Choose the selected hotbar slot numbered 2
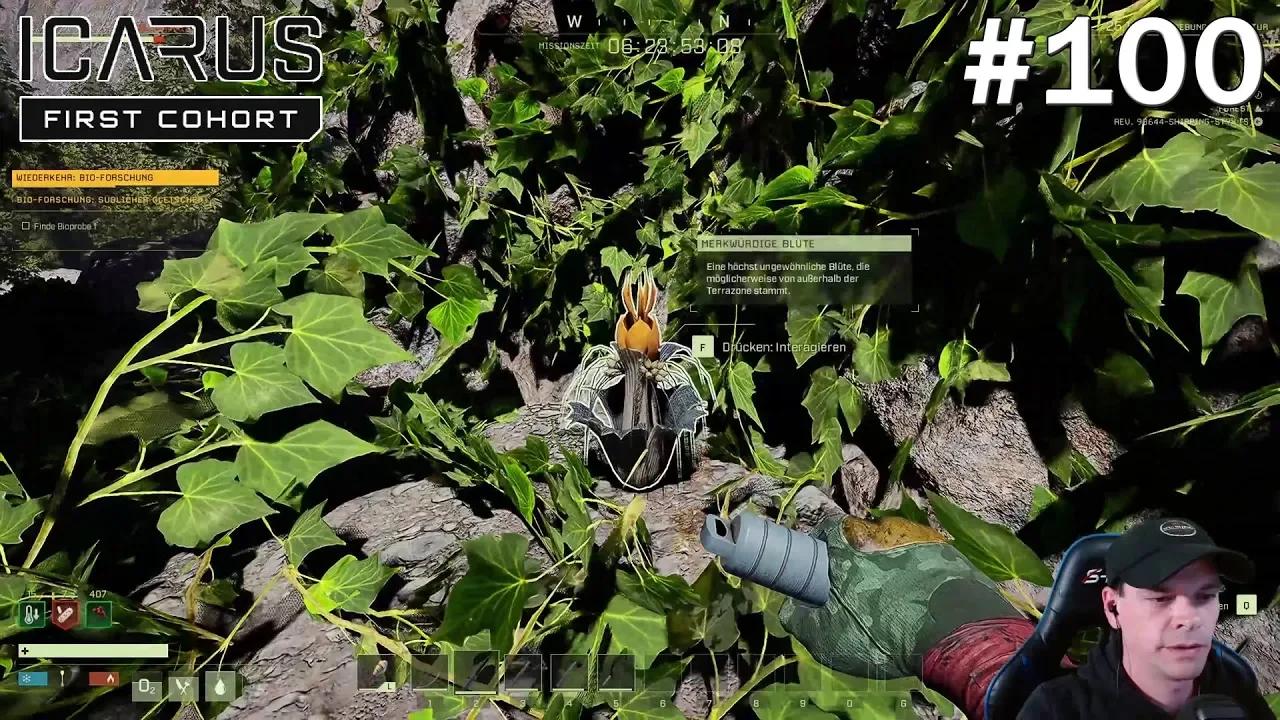1280x720 pixels. click(x=475, y=672)
